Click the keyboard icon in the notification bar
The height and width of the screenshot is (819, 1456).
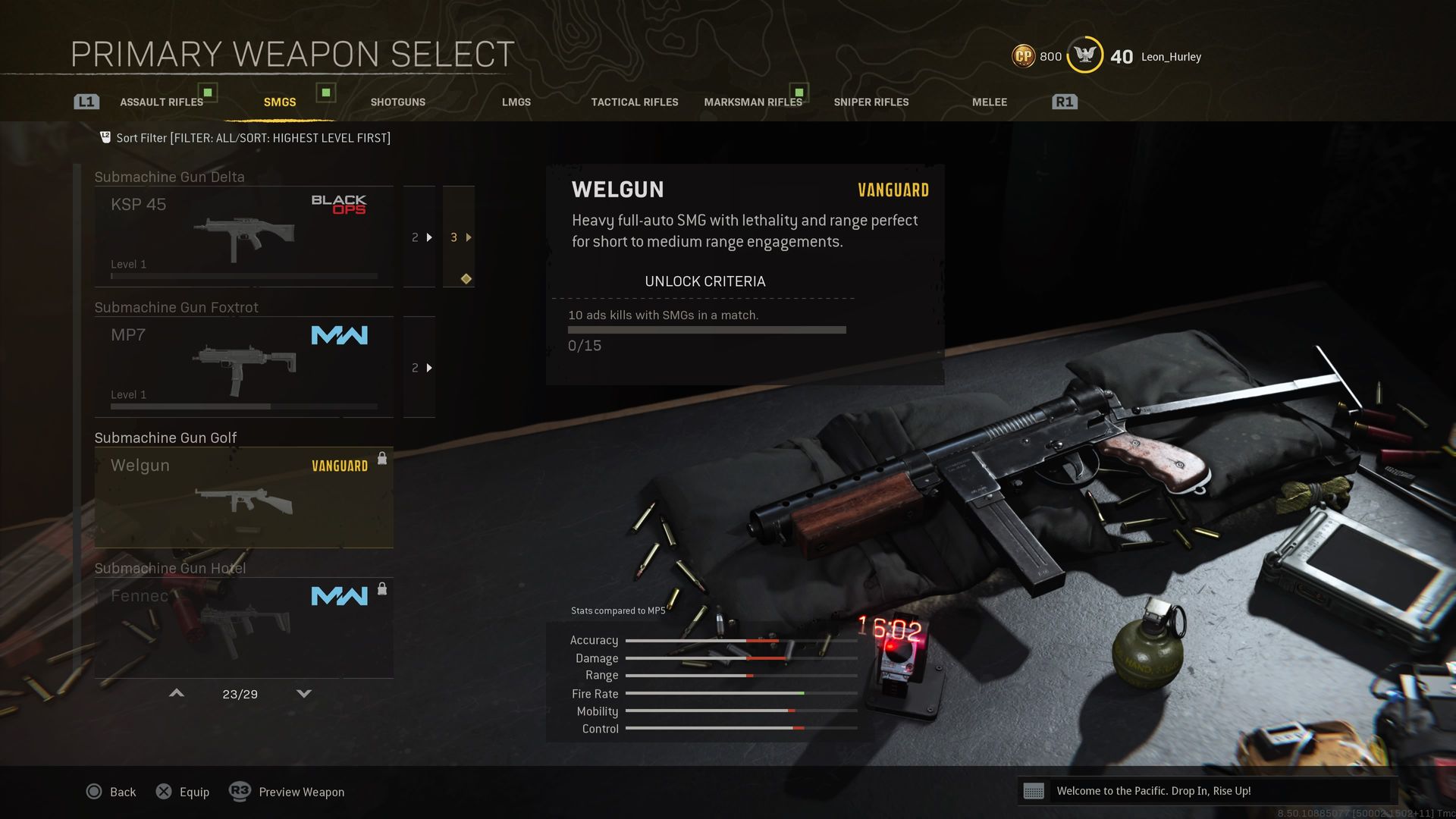[x=1035, y=790]
